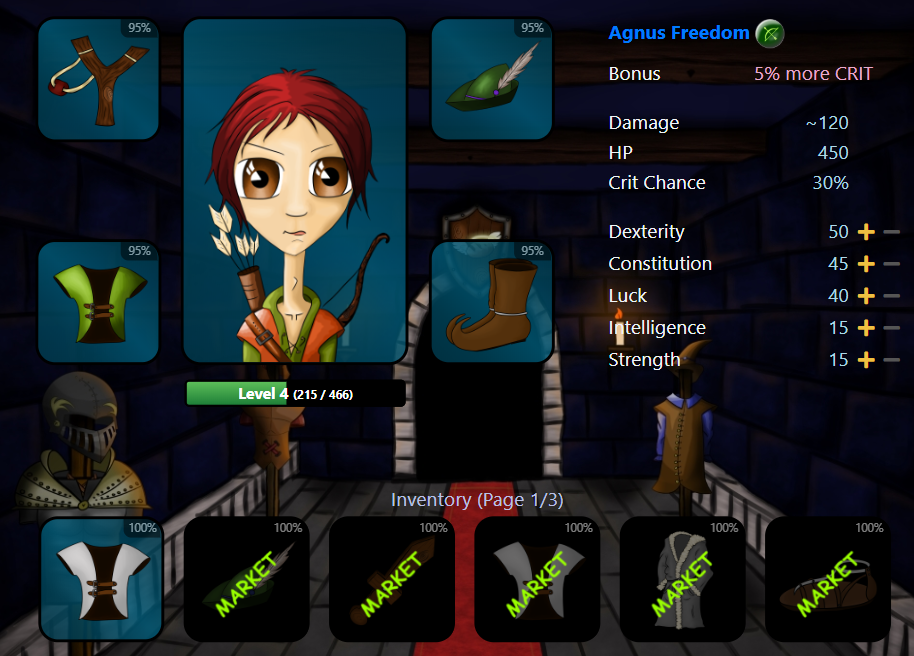This screenshot has height=656, width=914.
Task: Lower the Luck stat by one
Action: pyautogui.click(x=891, y=296)
